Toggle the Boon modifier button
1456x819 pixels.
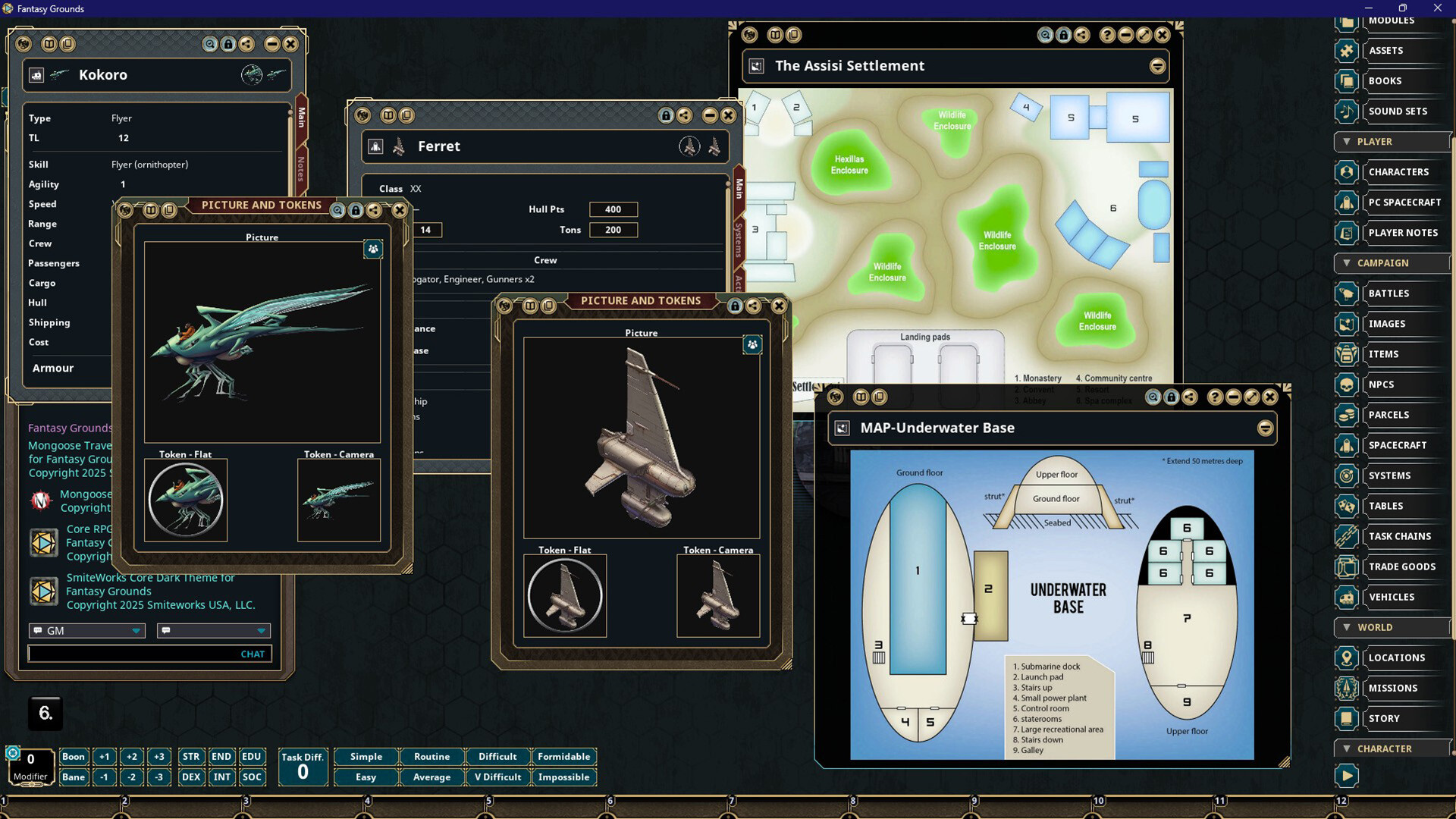click(x=74, y=756)
